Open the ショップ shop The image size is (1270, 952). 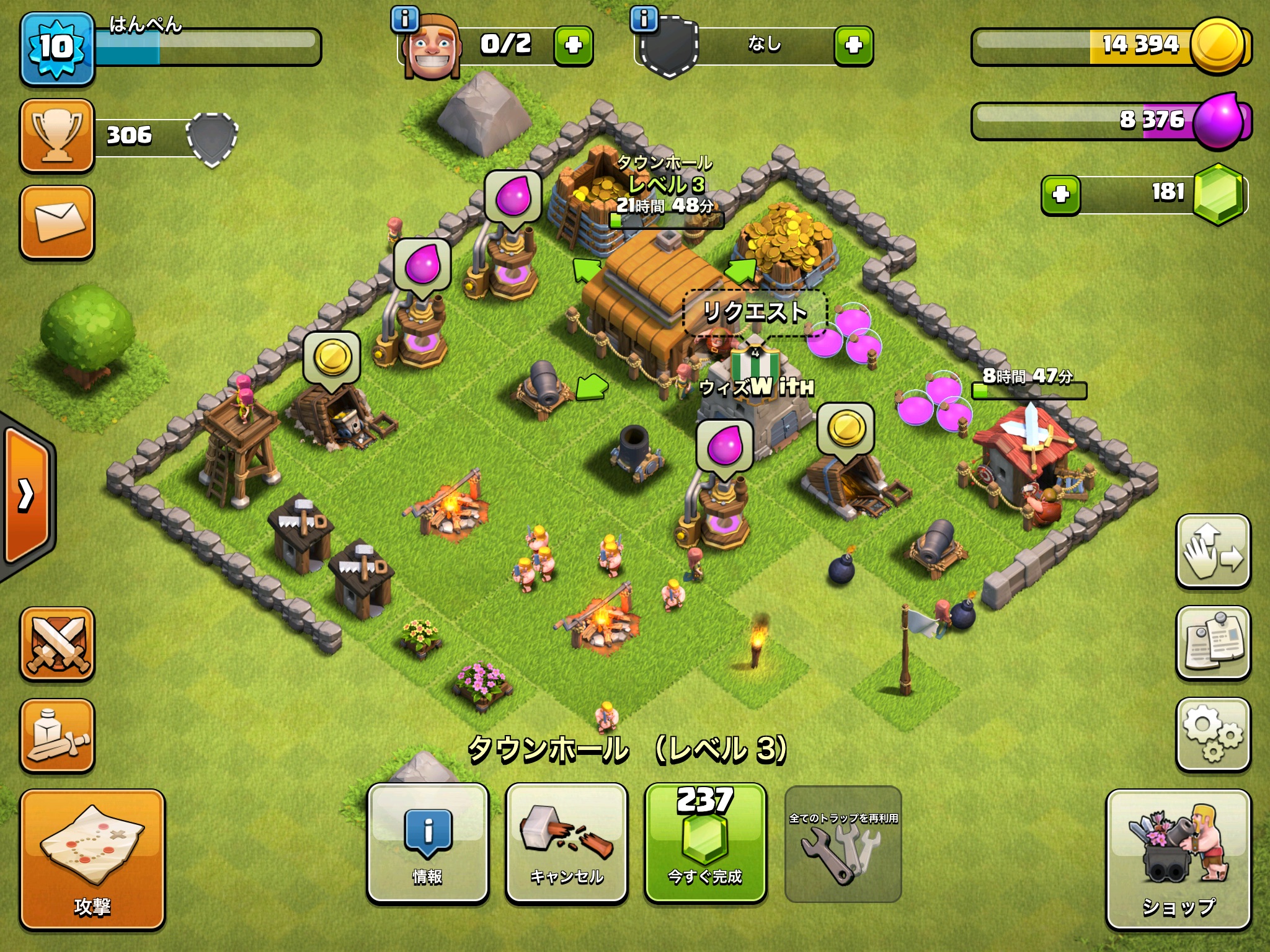[1178, 859]
